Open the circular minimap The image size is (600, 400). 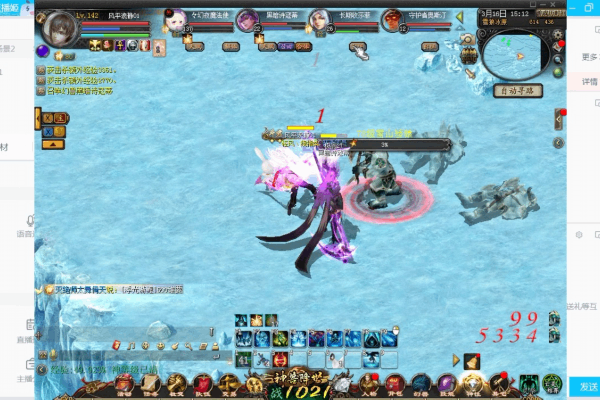(516, 50)
